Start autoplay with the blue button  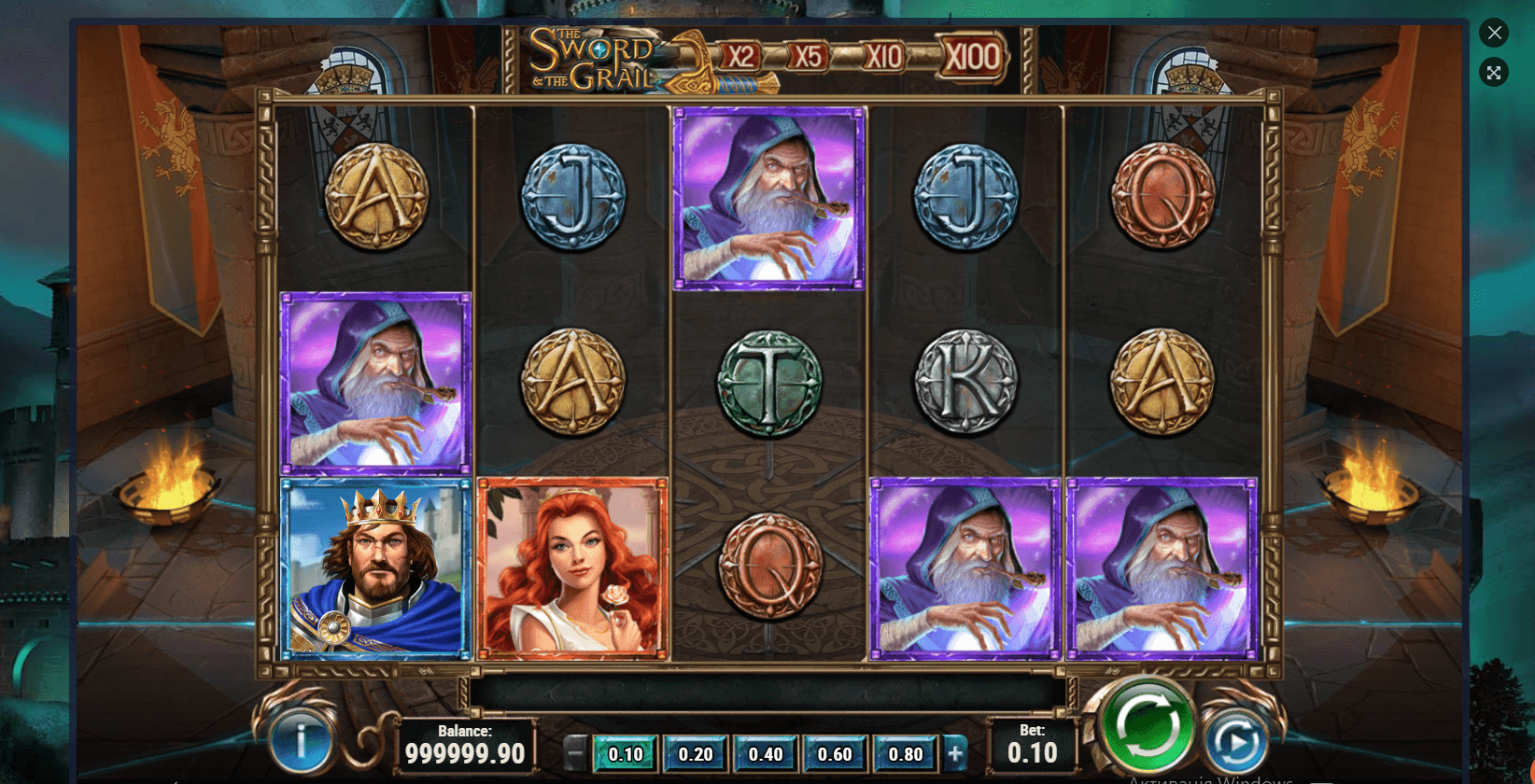tap(1234, 742)
